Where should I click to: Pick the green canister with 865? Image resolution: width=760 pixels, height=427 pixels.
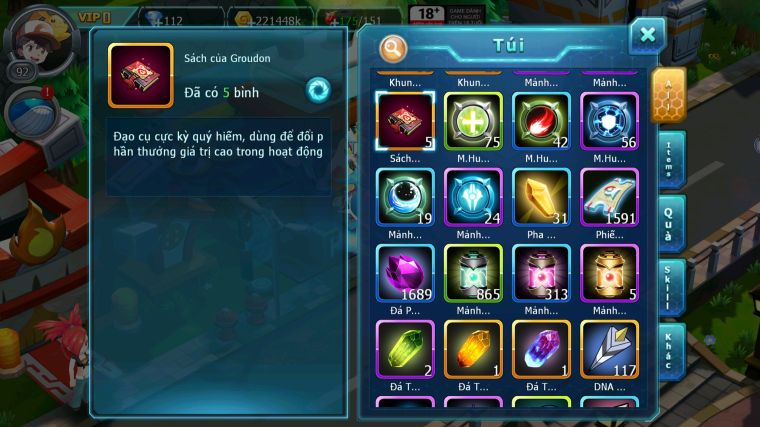click(x=473, y=273)
